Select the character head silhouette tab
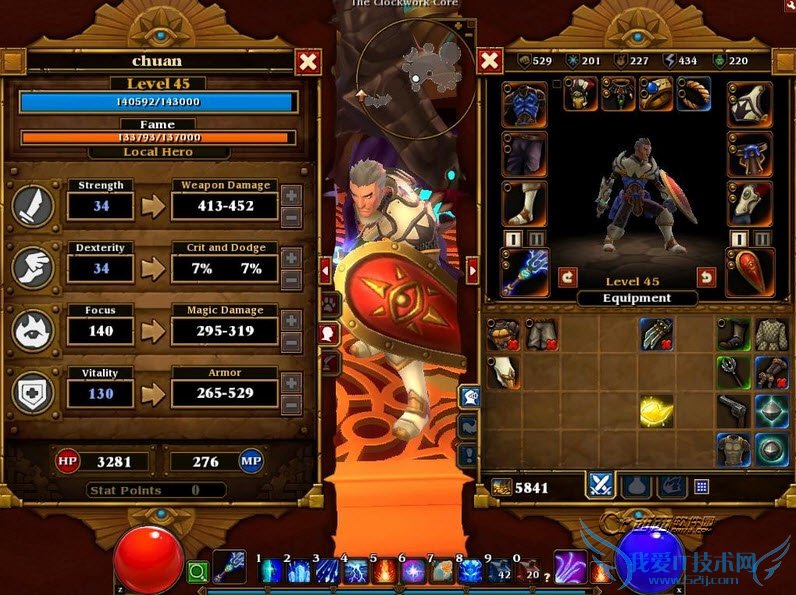The image size is (796, 595). tap(327, 333)
